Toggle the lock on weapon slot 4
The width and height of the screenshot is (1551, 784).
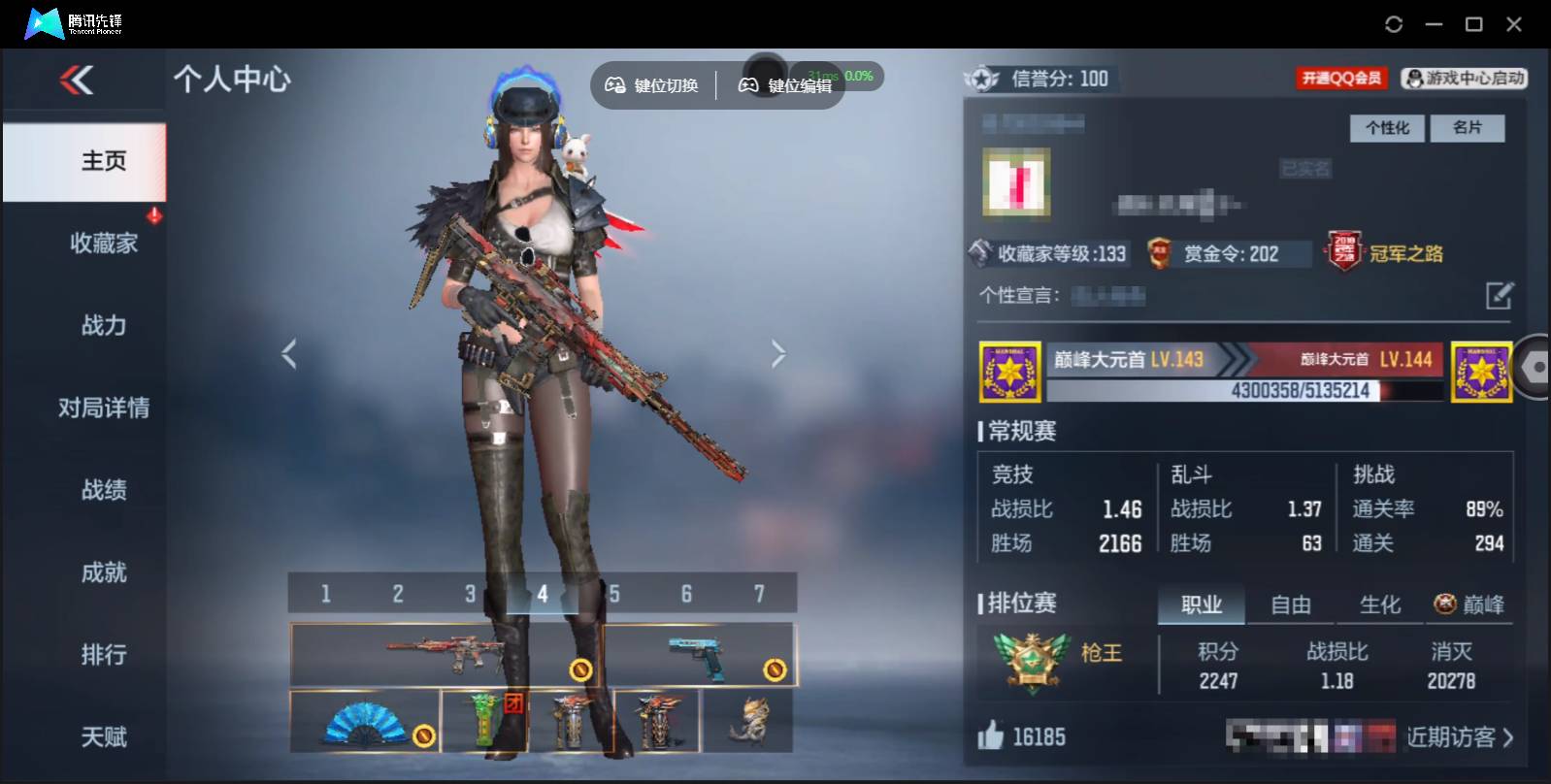pyautogui.click(x=580, y=668)
